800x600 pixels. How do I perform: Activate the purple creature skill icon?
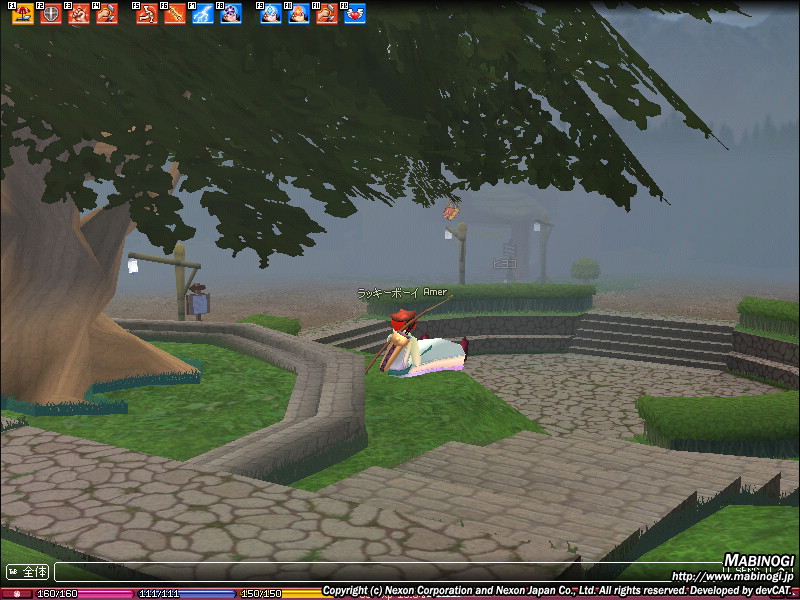point(231,14)
